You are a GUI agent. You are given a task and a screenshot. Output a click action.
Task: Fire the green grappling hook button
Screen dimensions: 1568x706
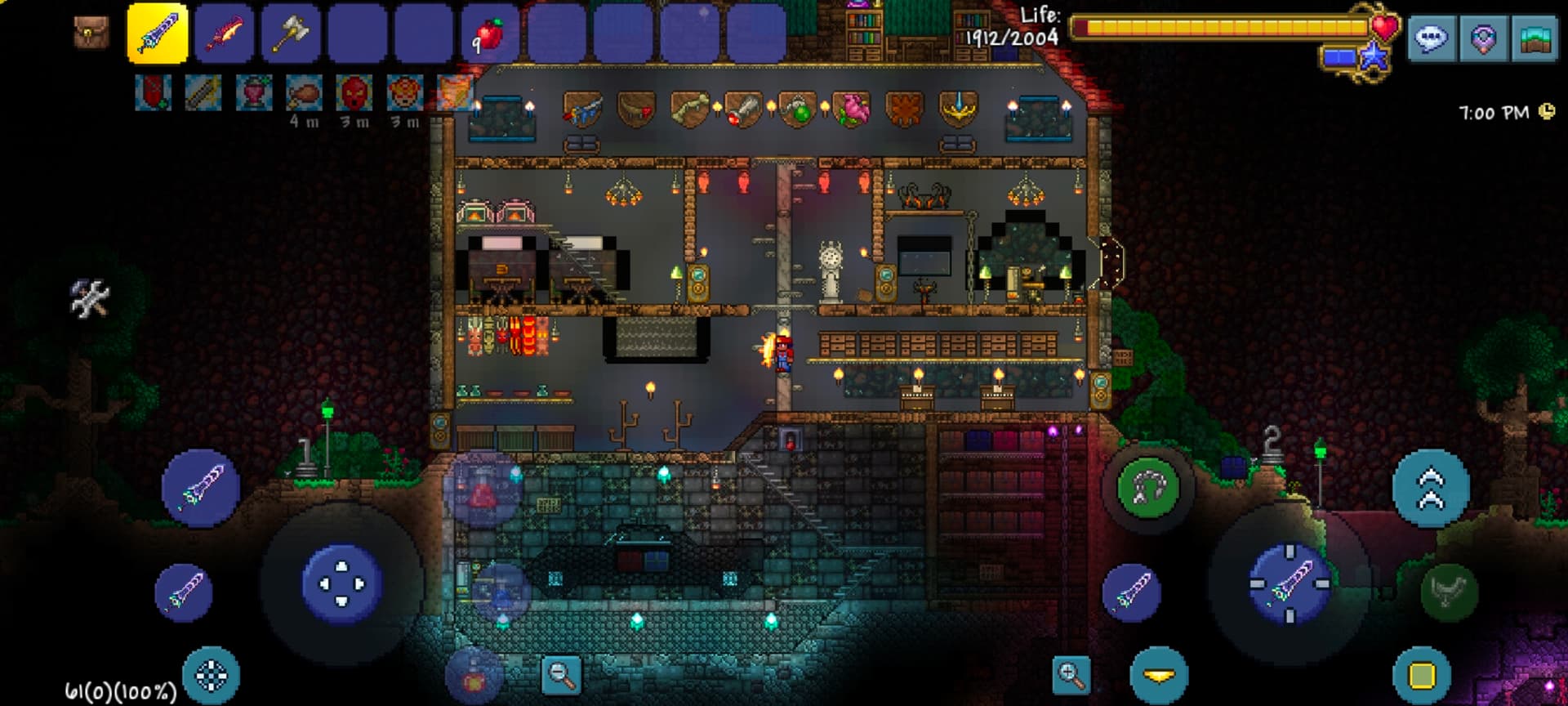[1147, 489]
